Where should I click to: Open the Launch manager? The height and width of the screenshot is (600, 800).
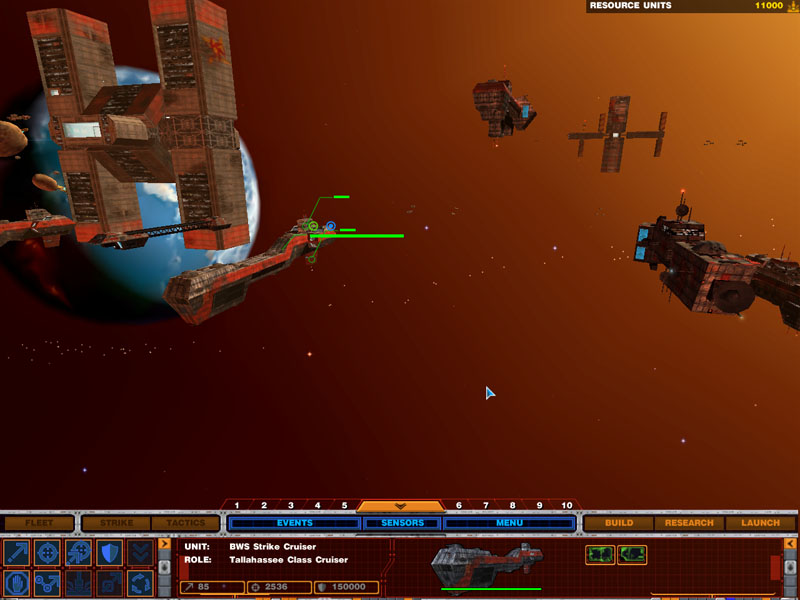tap(760, 523)
